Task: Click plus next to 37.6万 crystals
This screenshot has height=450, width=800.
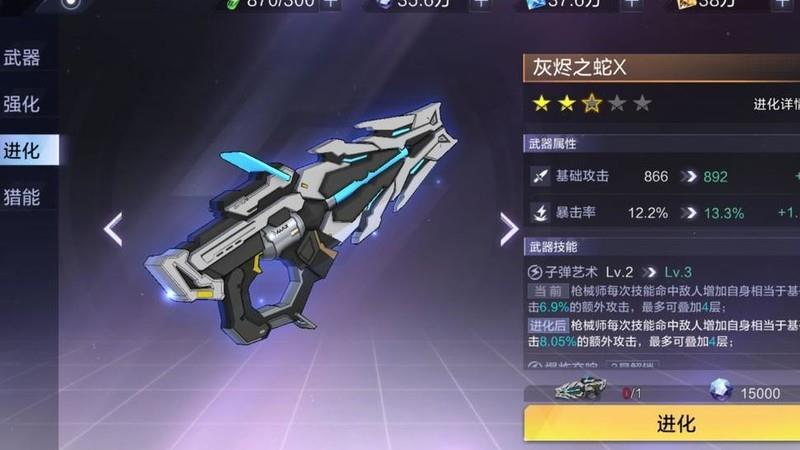Action: point(630,3)
